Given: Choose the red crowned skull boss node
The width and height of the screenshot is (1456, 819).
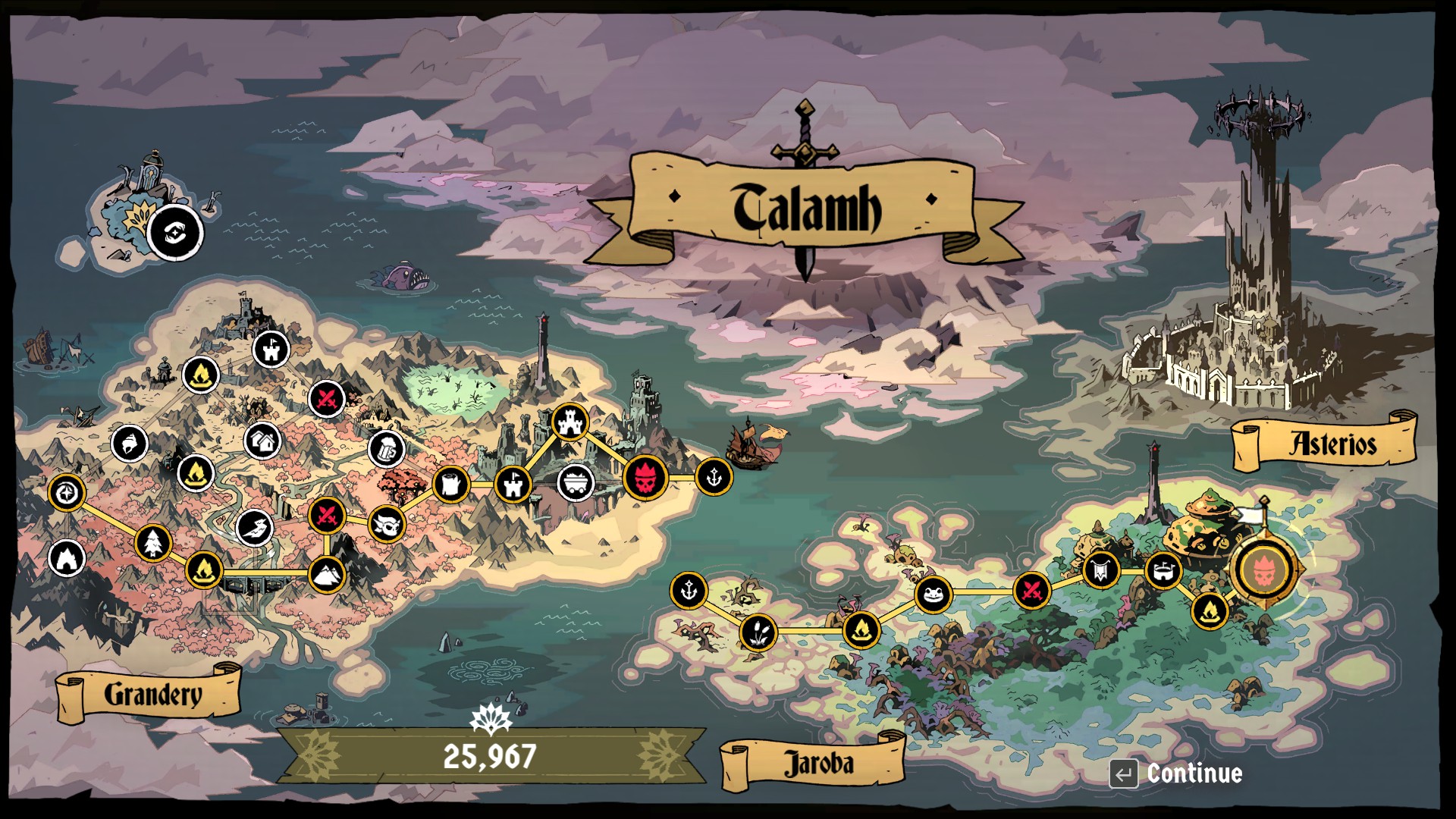Looking at the screenshot, I should coord(645,479).
